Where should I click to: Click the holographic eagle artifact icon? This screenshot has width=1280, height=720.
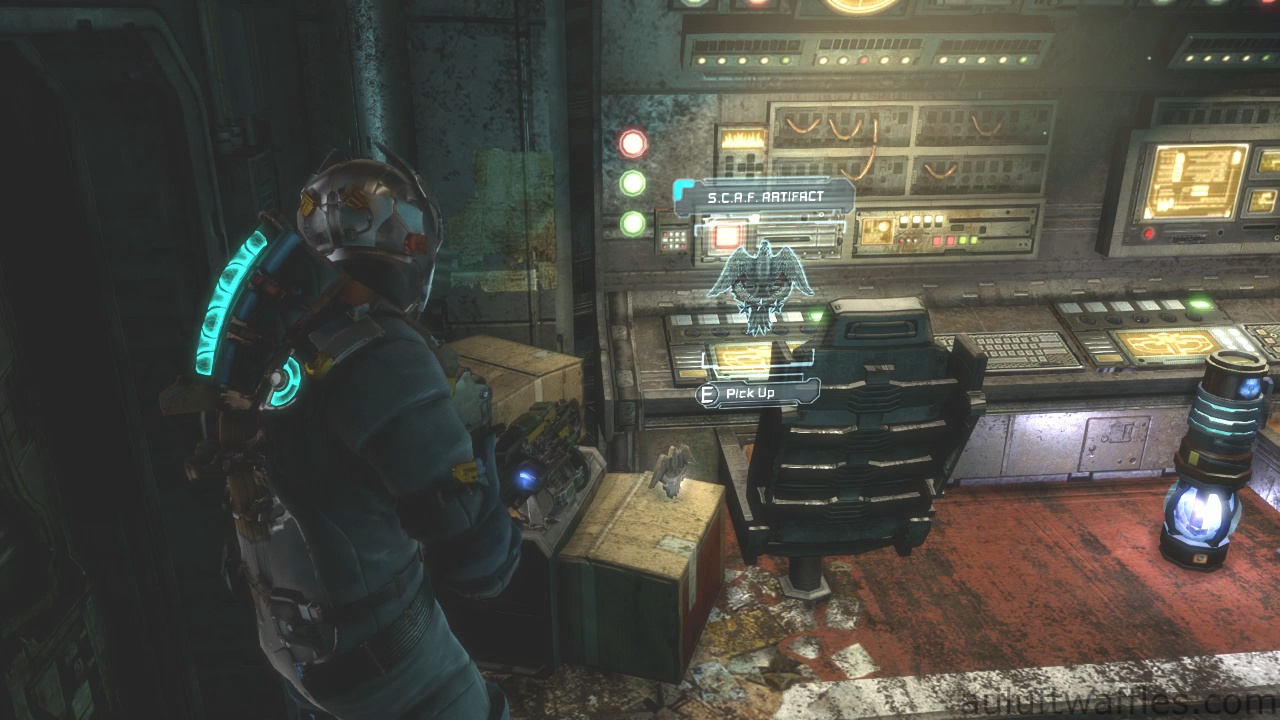(760, 284)
